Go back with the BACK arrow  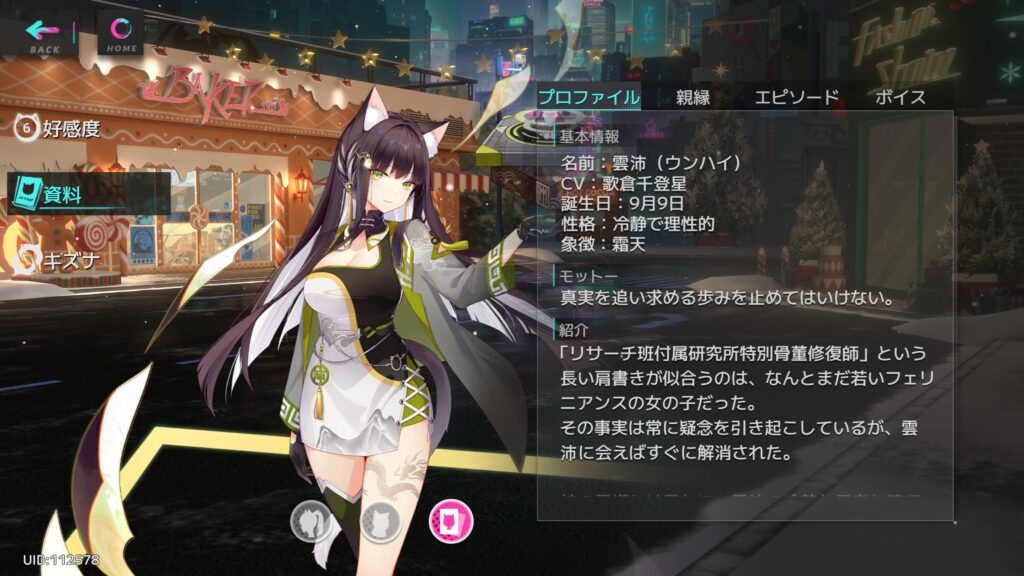[45, 34]
